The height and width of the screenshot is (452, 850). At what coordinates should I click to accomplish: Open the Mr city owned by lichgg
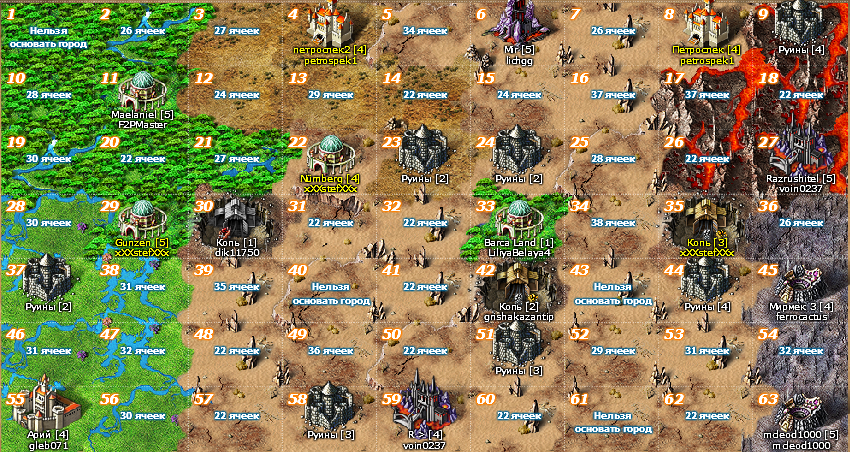point(518,22)
